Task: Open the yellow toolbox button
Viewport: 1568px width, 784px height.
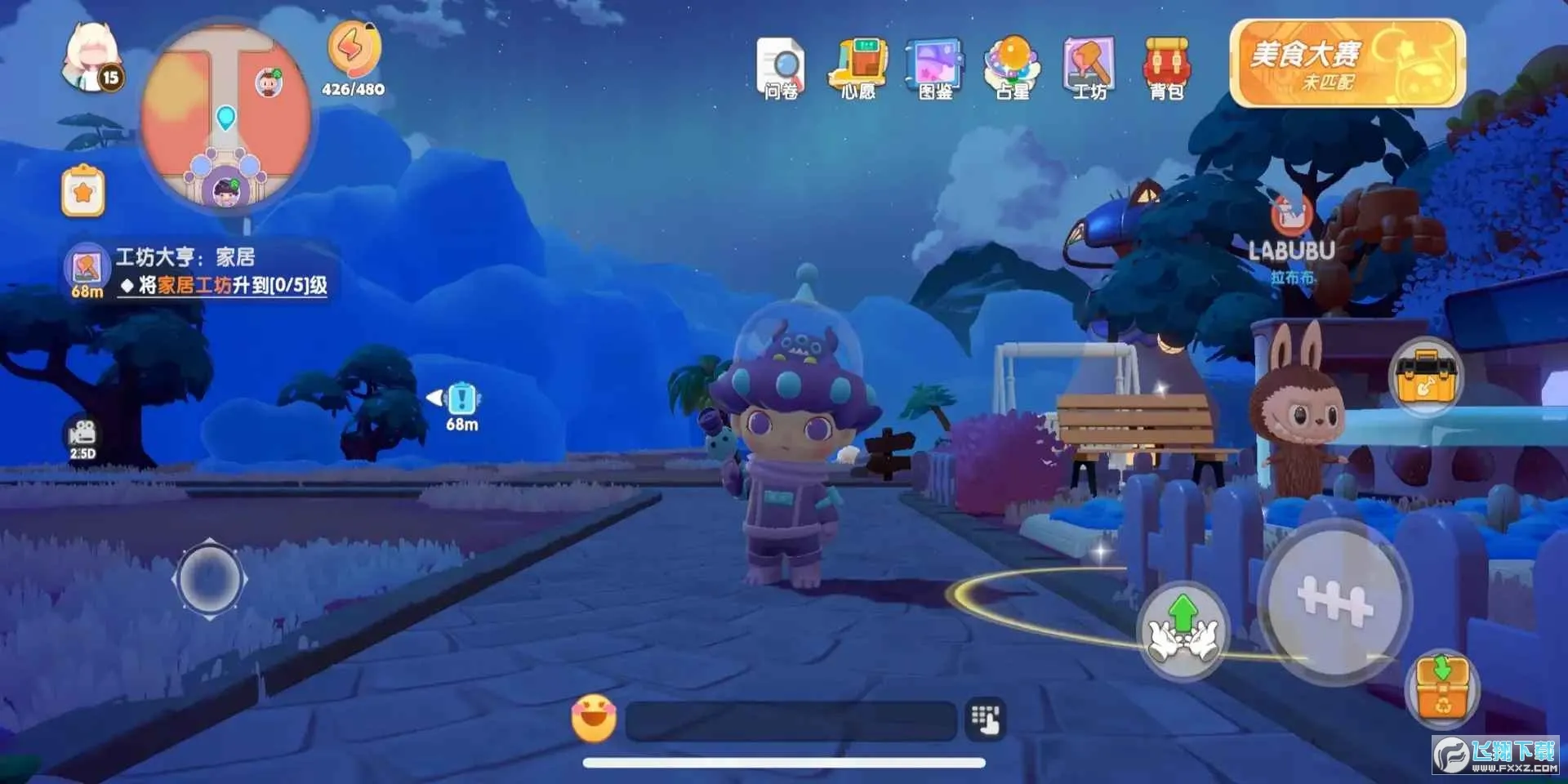Action: 1426,376
